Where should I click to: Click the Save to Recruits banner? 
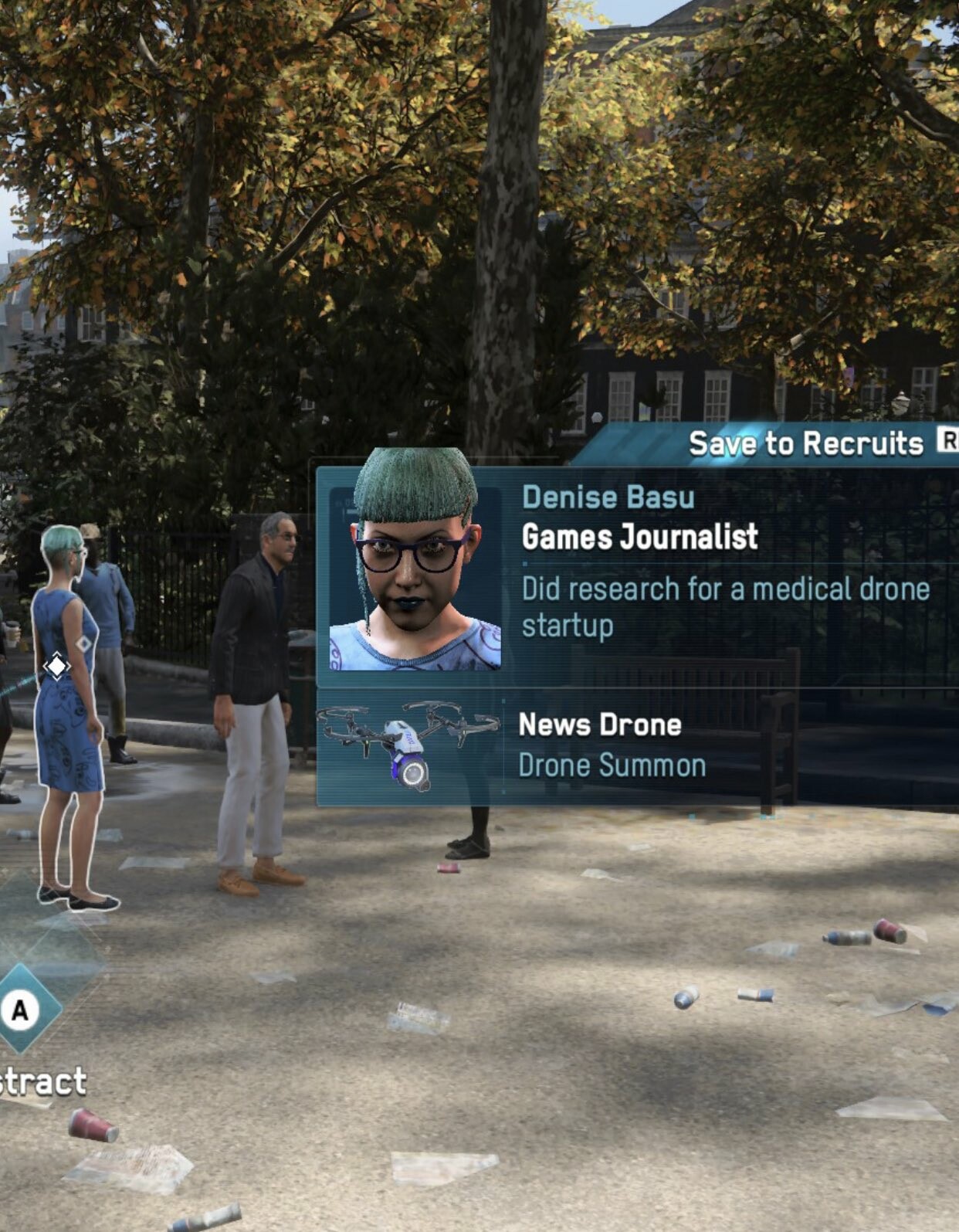[805, 443]
